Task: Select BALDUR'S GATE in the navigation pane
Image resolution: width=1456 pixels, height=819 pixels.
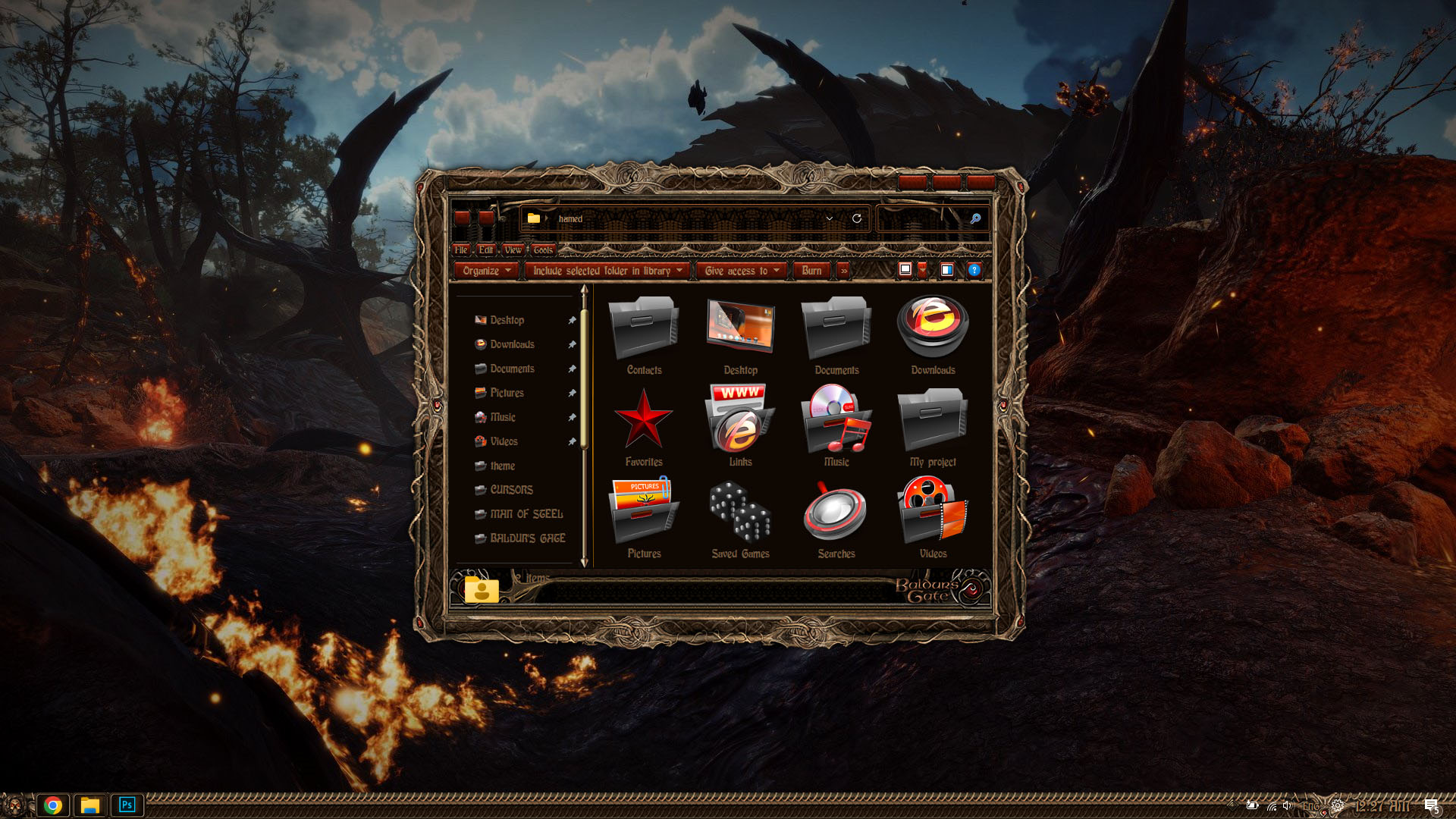Action: [x=527, y=538]
